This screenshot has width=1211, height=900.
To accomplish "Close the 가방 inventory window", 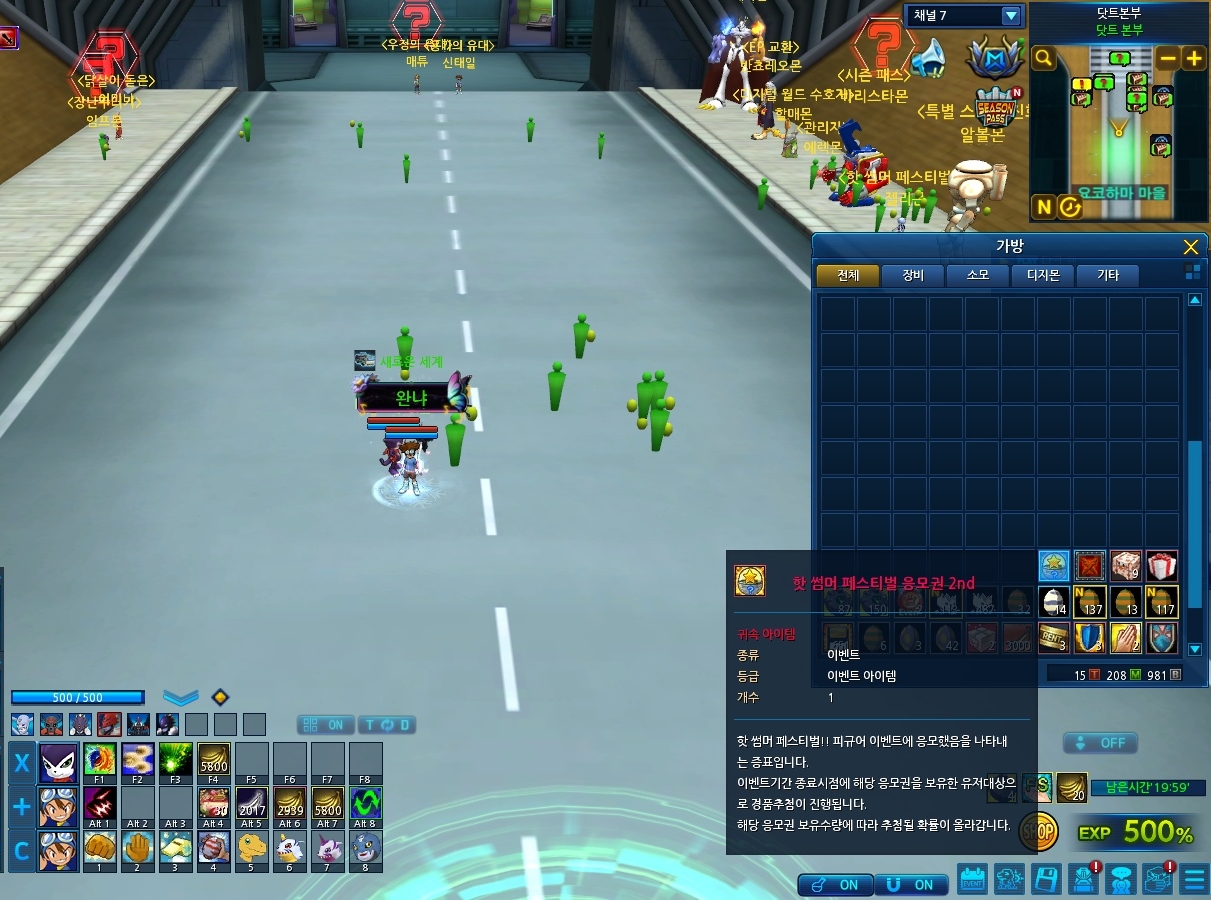I will (x=1190, y=247).
